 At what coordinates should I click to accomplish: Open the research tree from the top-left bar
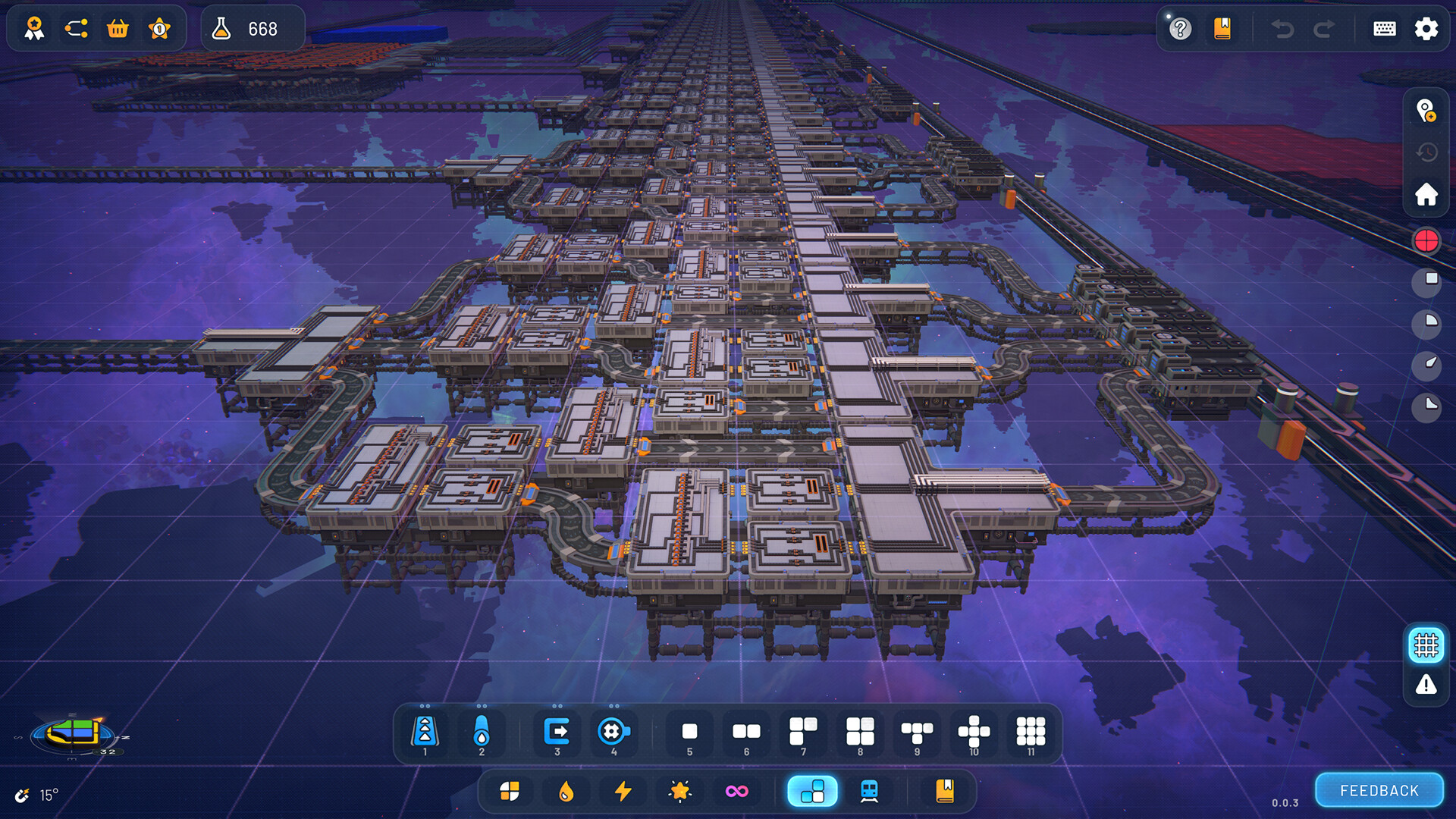tap(76, 29)
